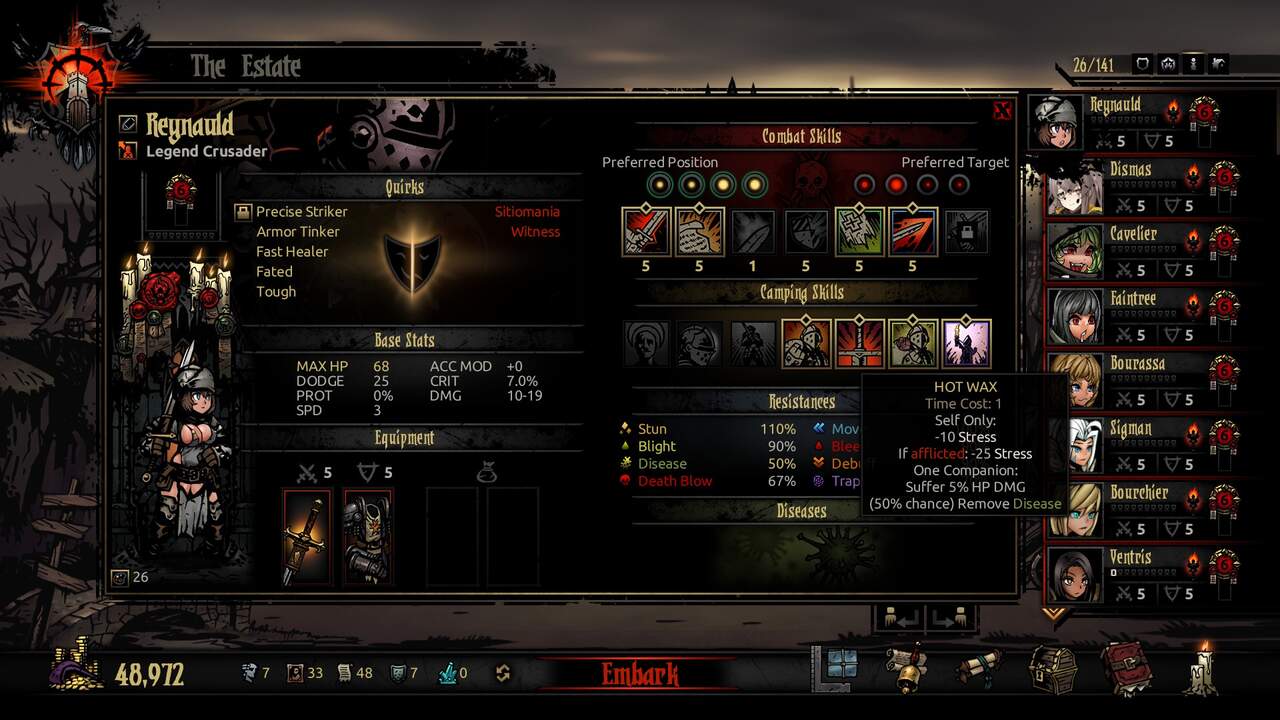This screenshot has height=720, width=1280.
Task: Click the equipped armor slot
Action: point(368,537)
